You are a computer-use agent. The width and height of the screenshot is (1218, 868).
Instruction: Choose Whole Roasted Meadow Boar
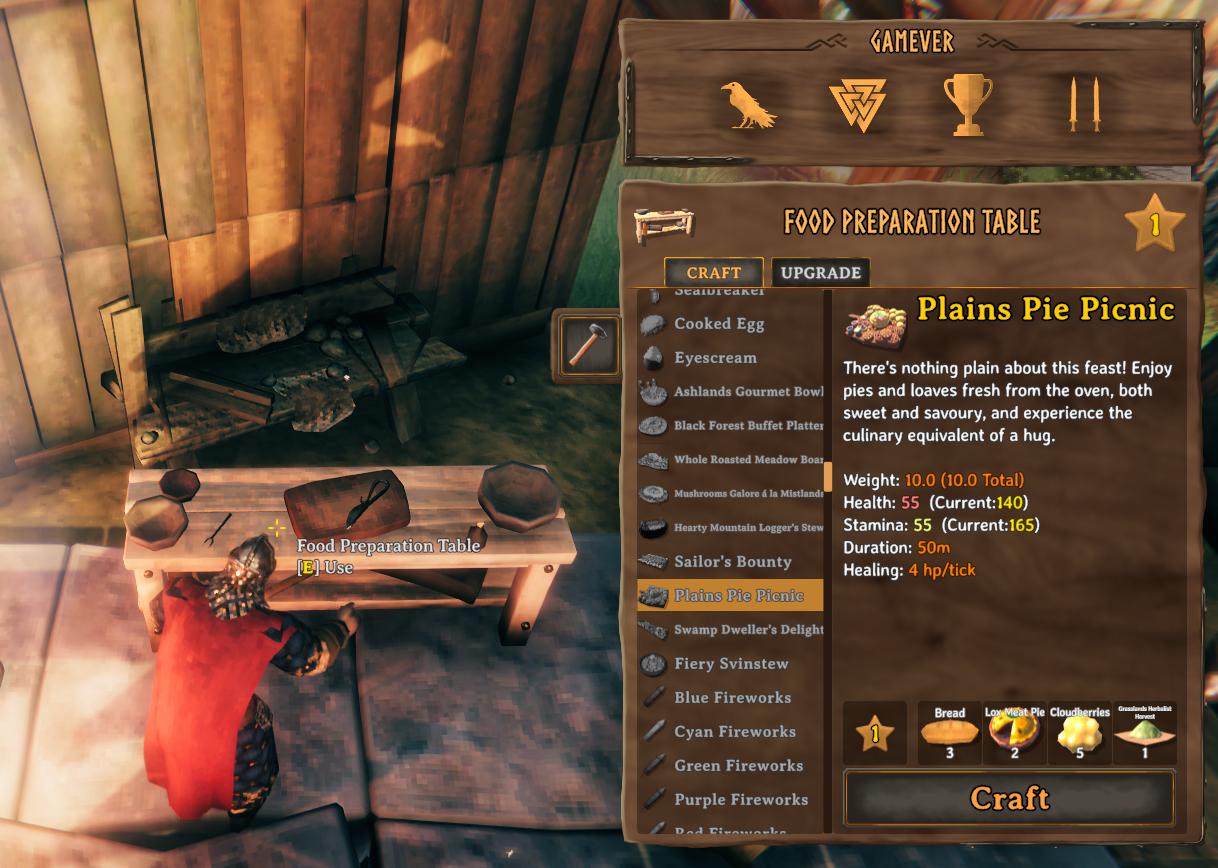pyautogui.click(x=747, y=460)
